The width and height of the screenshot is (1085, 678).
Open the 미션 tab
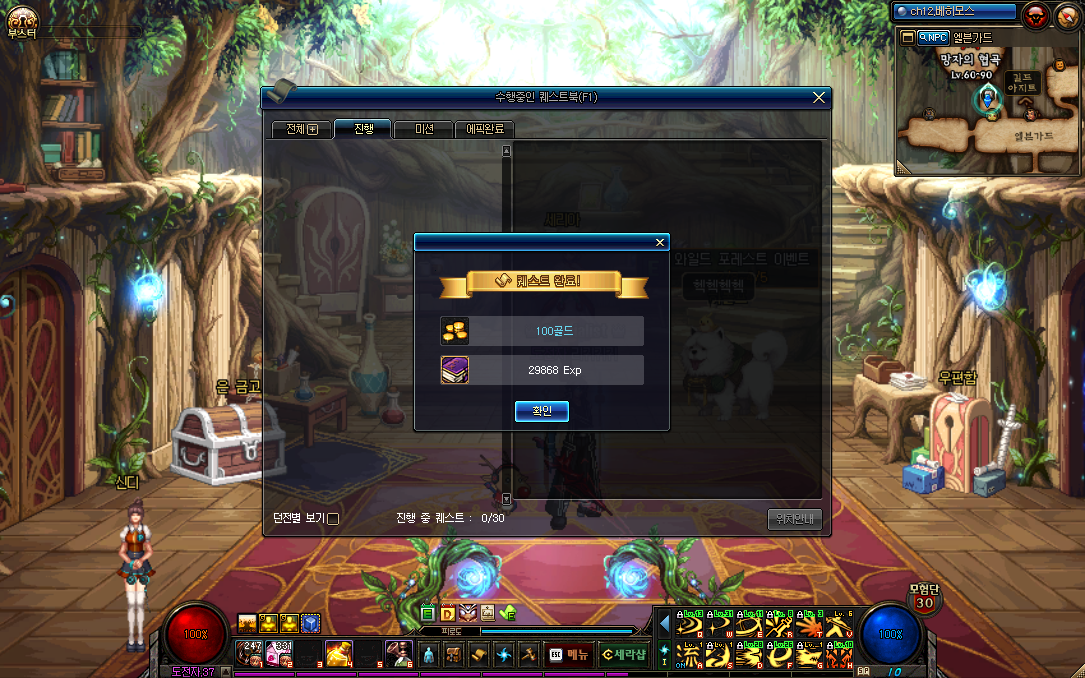[x=423, y=129]
